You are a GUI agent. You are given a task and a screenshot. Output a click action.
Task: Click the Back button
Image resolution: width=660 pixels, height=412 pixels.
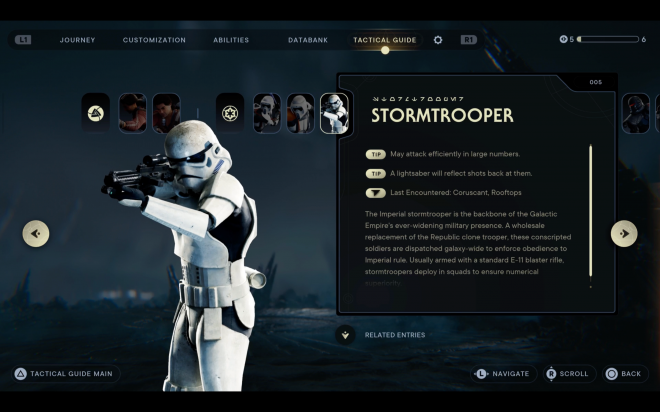[624, 374]
